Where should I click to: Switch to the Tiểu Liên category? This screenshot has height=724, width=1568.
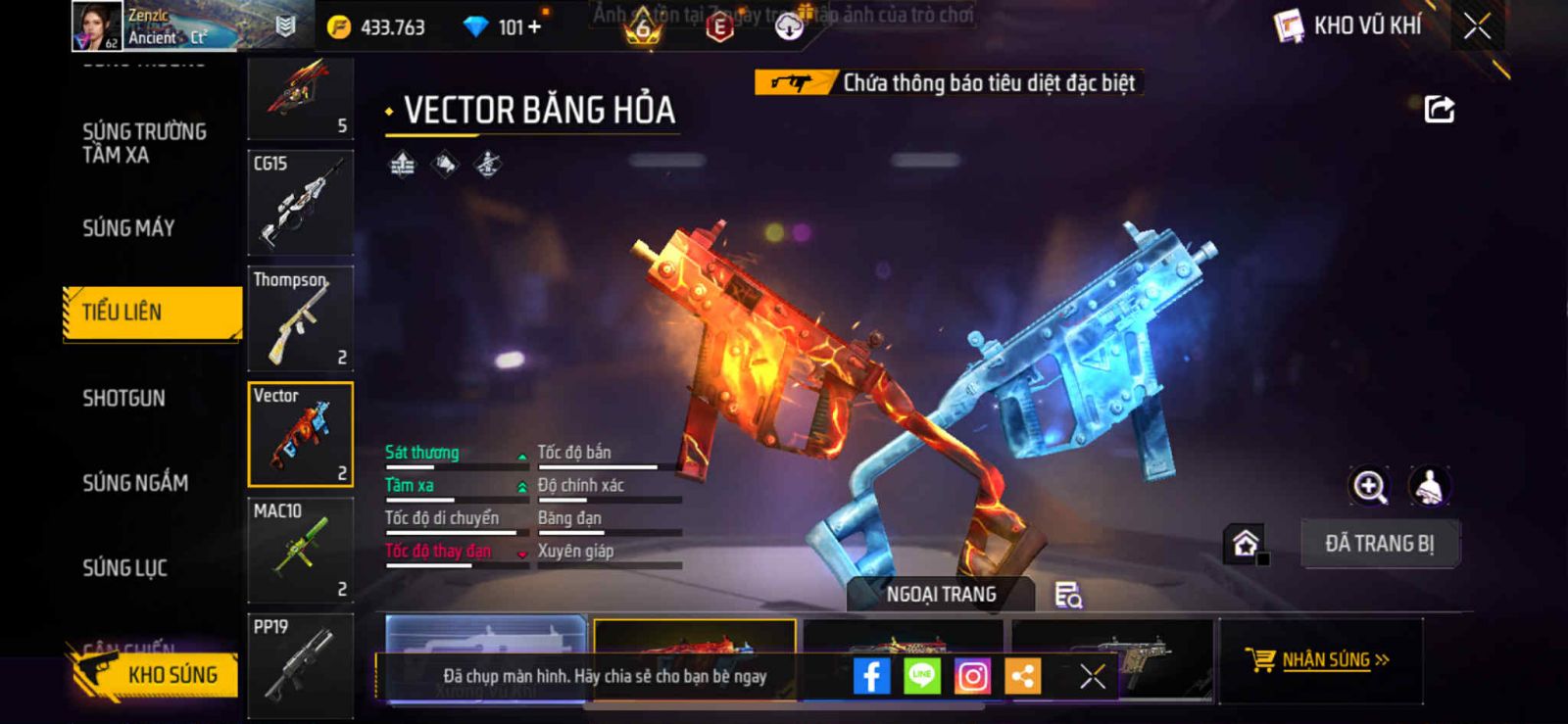pos(152,313)
